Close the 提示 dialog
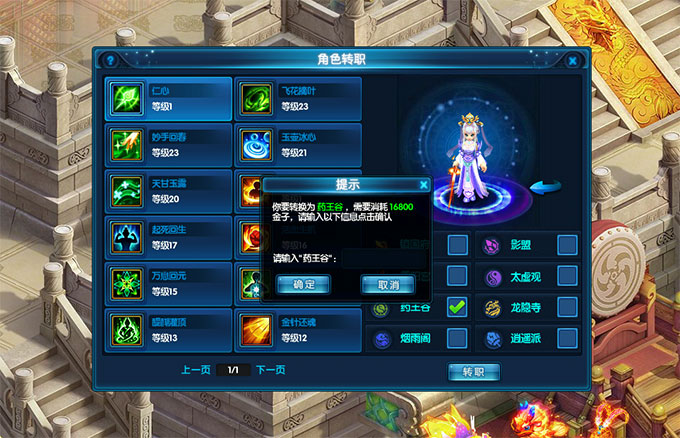Screen dimensions: 680x438 click(424, 185)
